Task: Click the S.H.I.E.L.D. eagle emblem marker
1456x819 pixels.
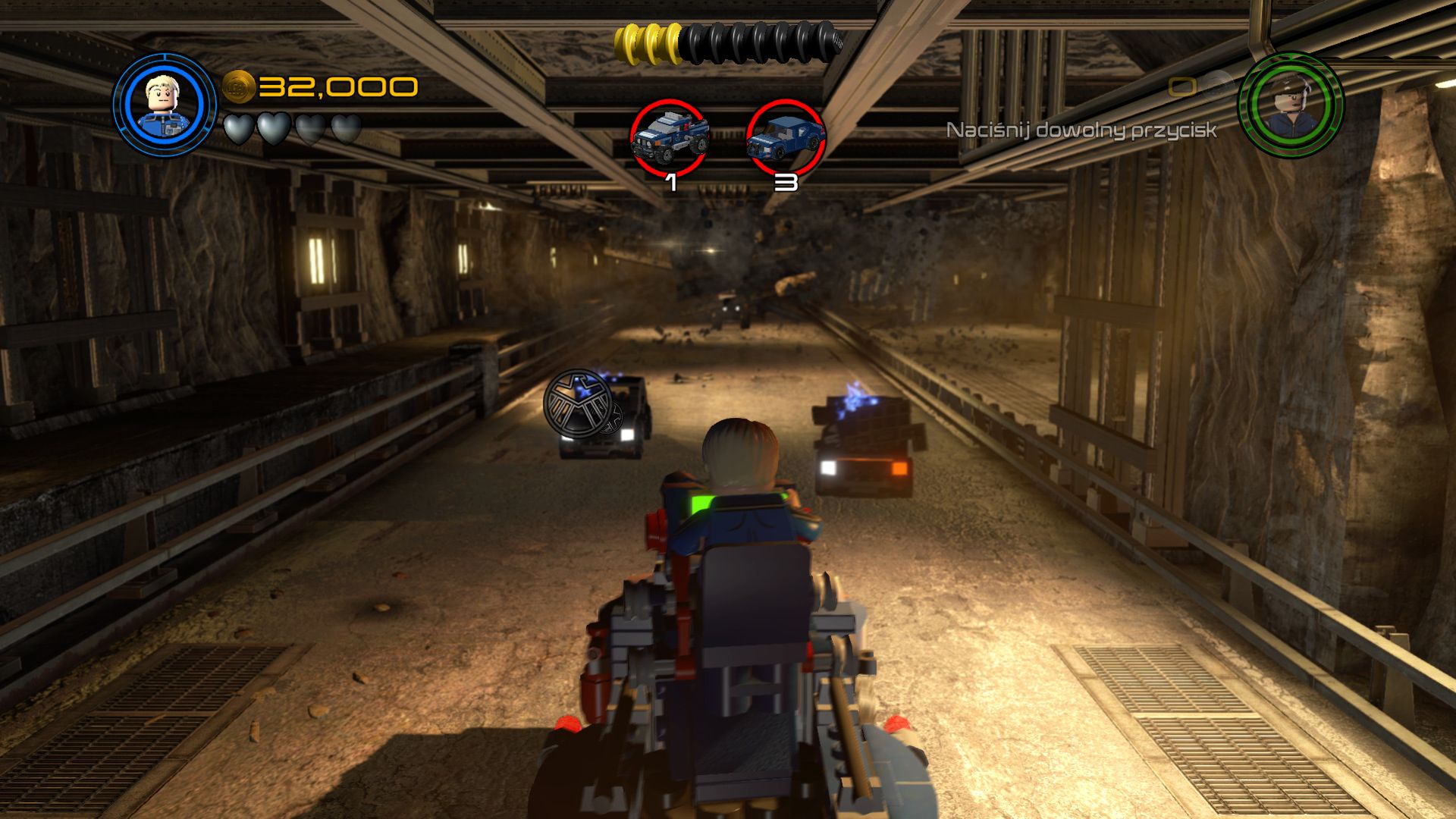Action: click(579, 403)
